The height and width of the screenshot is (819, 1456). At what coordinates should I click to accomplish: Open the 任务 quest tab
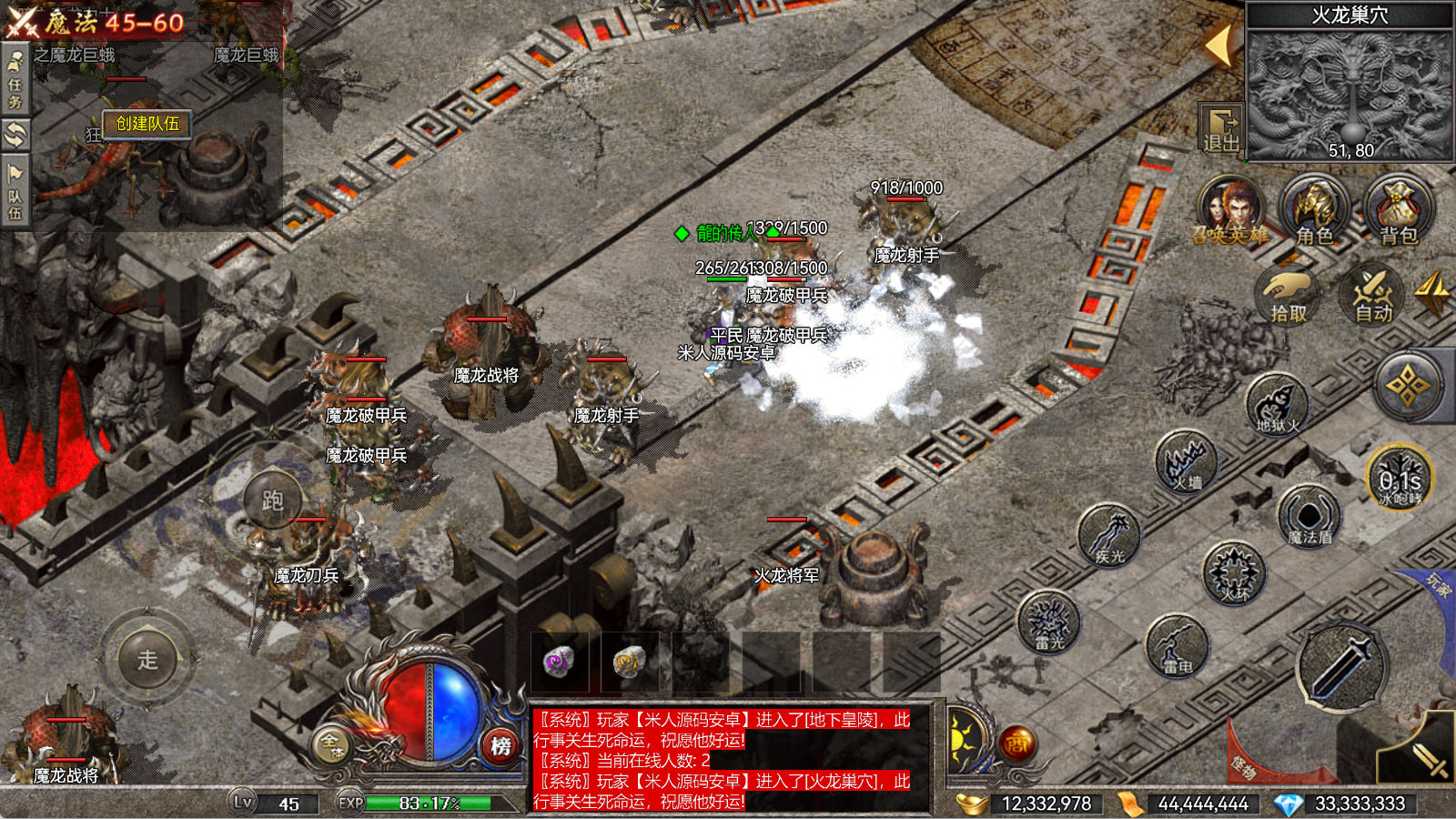point(15,80)
